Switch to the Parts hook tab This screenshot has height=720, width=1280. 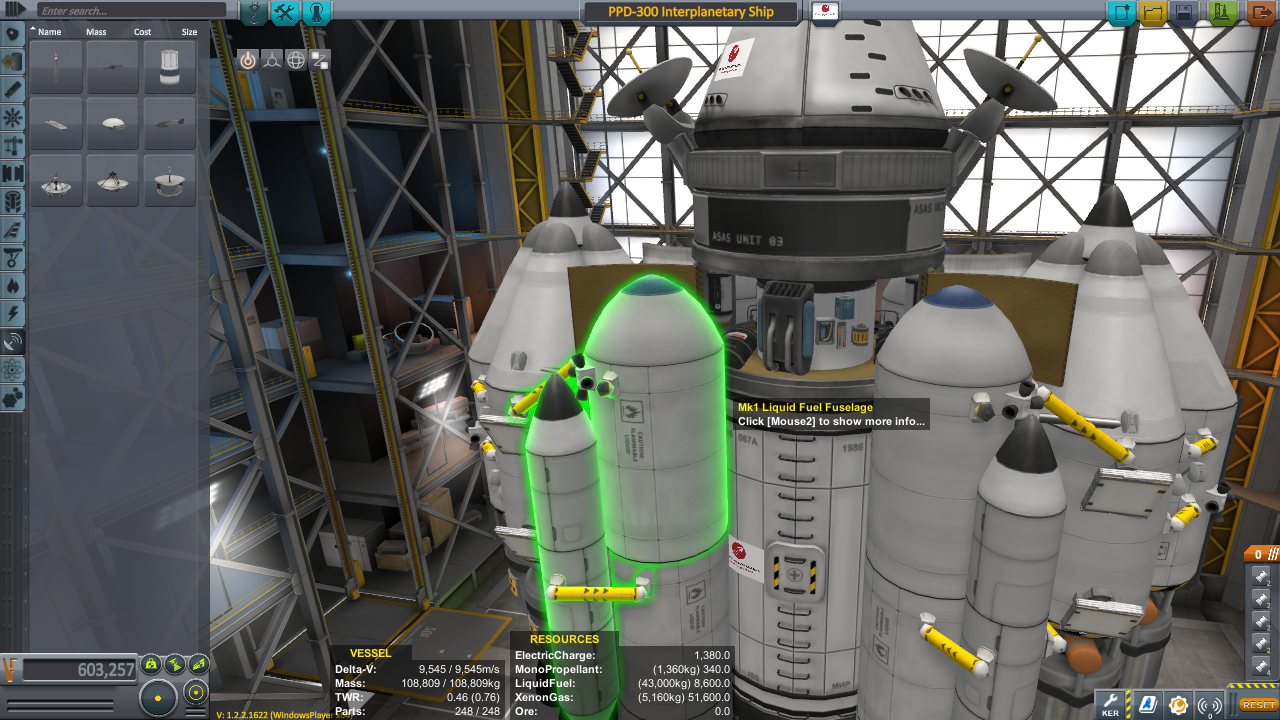tap(254, 12)
